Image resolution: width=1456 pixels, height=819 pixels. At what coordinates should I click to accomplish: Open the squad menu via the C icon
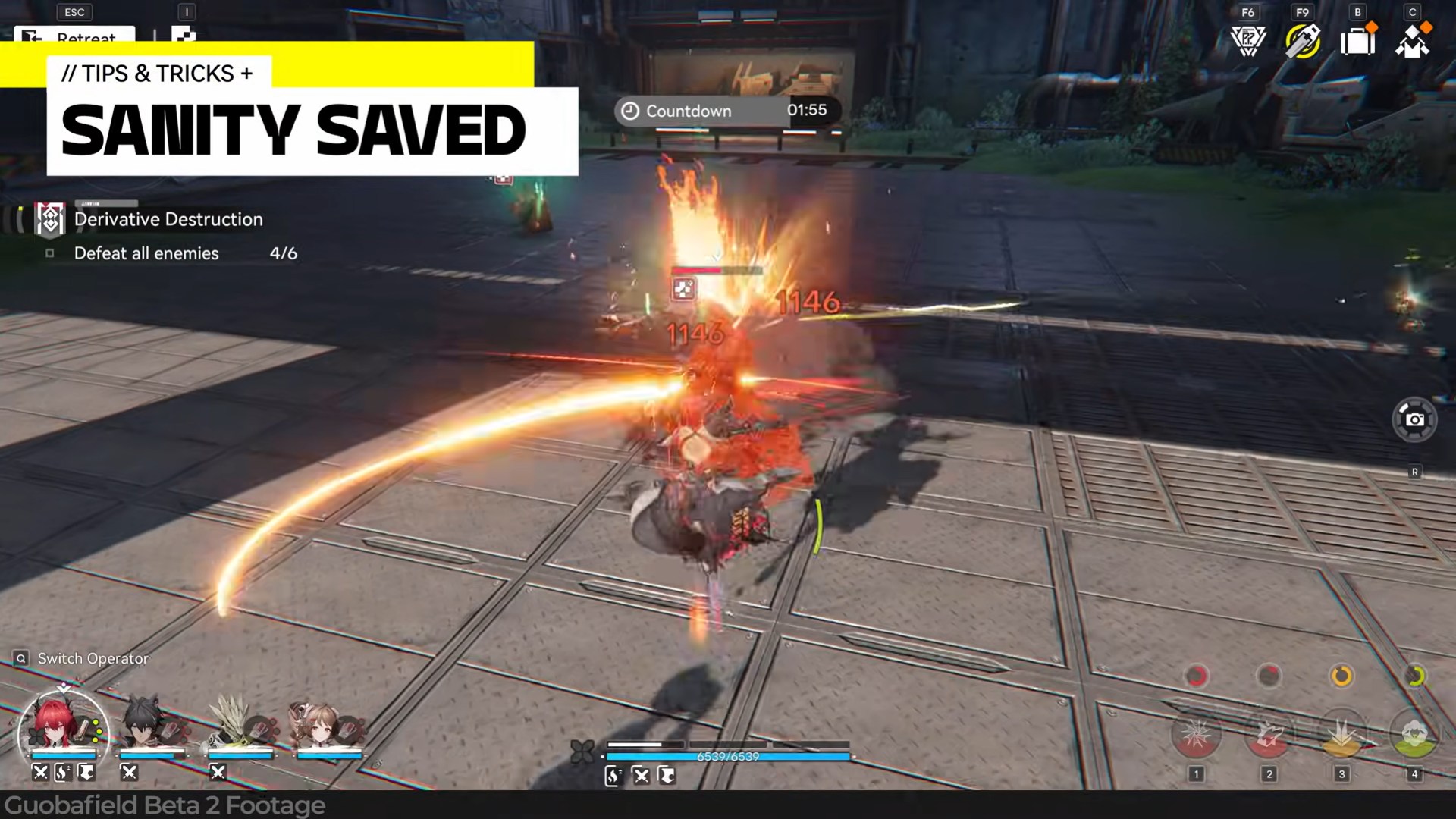tap(1412, 42)
